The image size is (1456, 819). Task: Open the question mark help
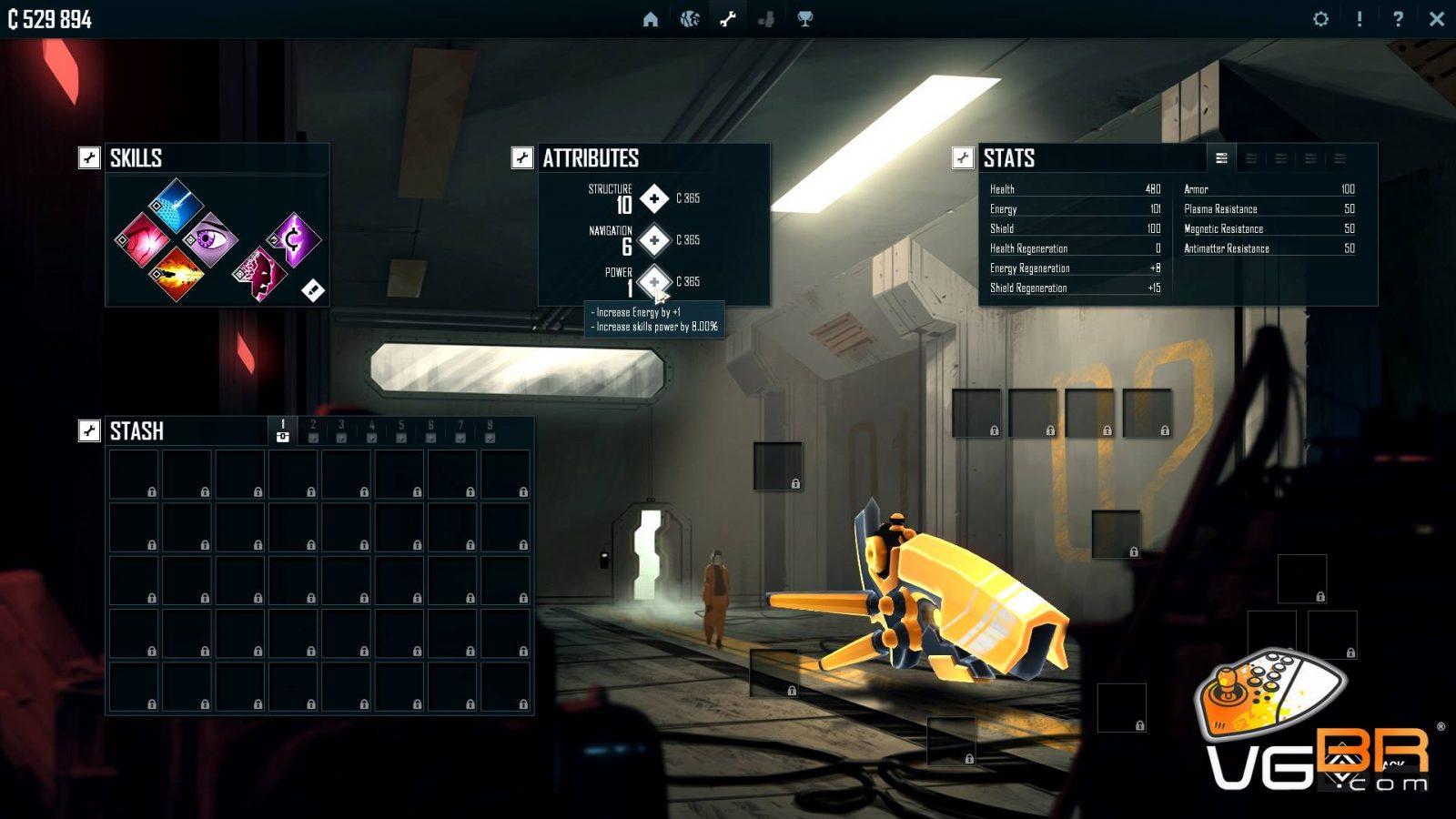(x=1398, y=19)
